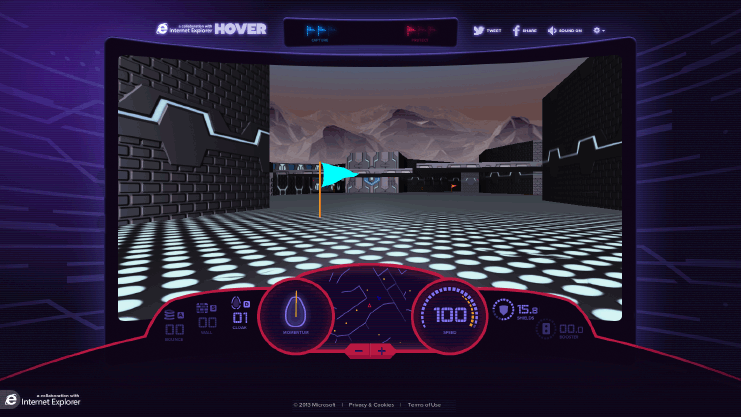Open the Terms of Use link

(425, 405)
